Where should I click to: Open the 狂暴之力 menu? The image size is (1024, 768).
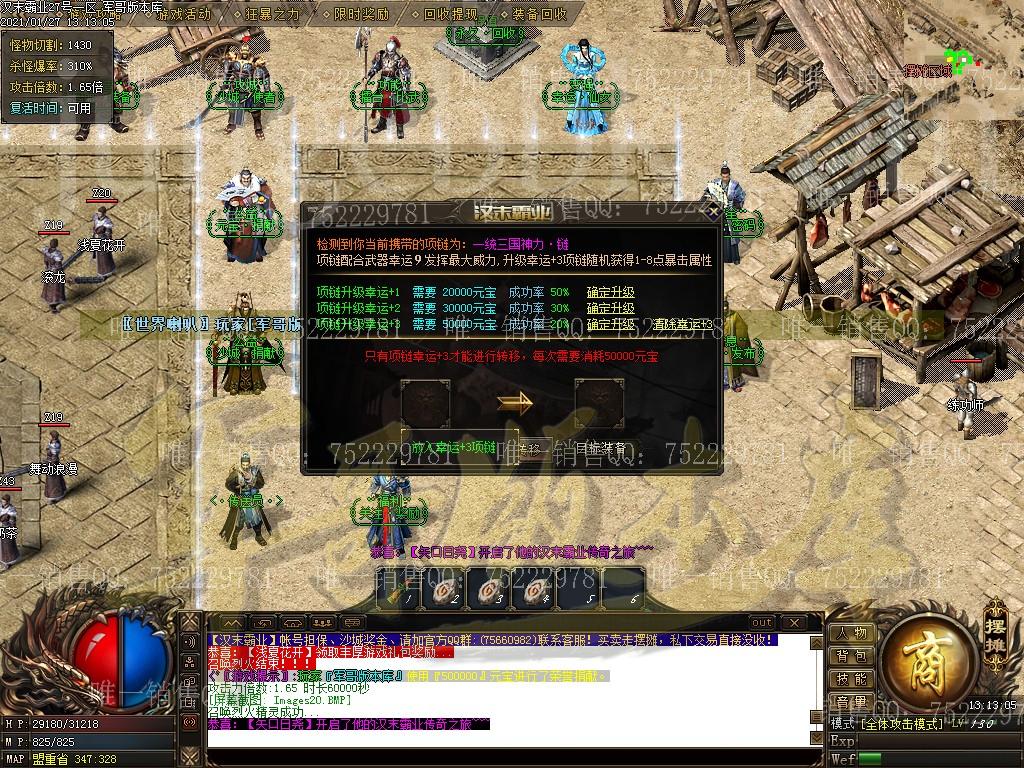point(271,14)
